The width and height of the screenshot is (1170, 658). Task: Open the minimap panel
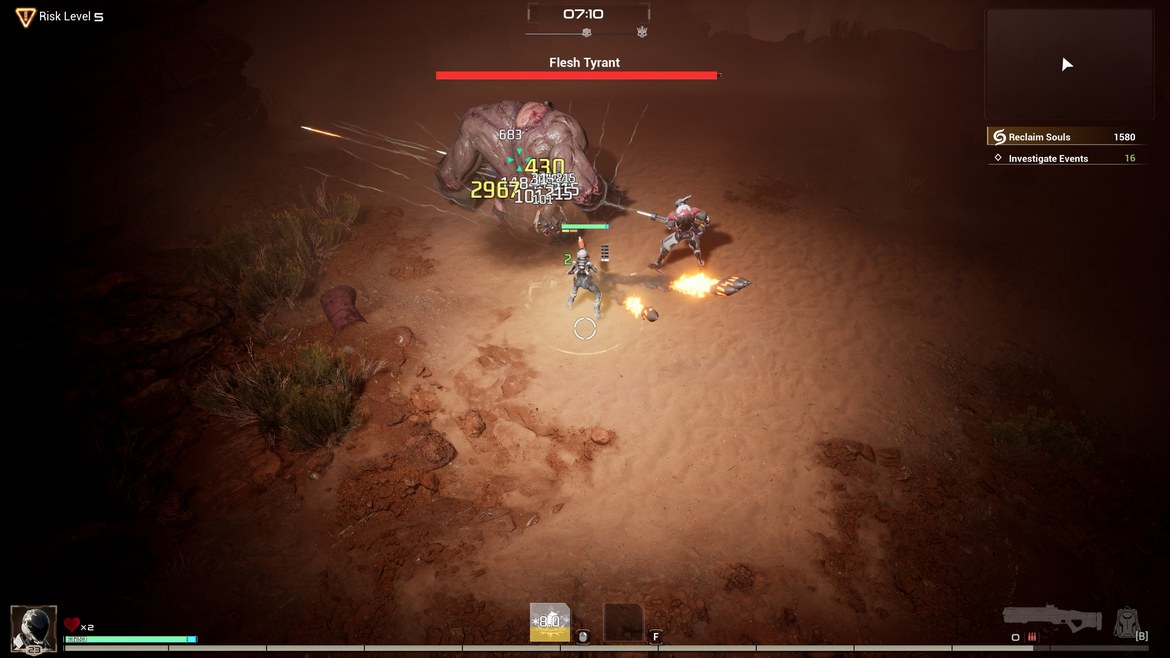click(x=1068, y=65)
